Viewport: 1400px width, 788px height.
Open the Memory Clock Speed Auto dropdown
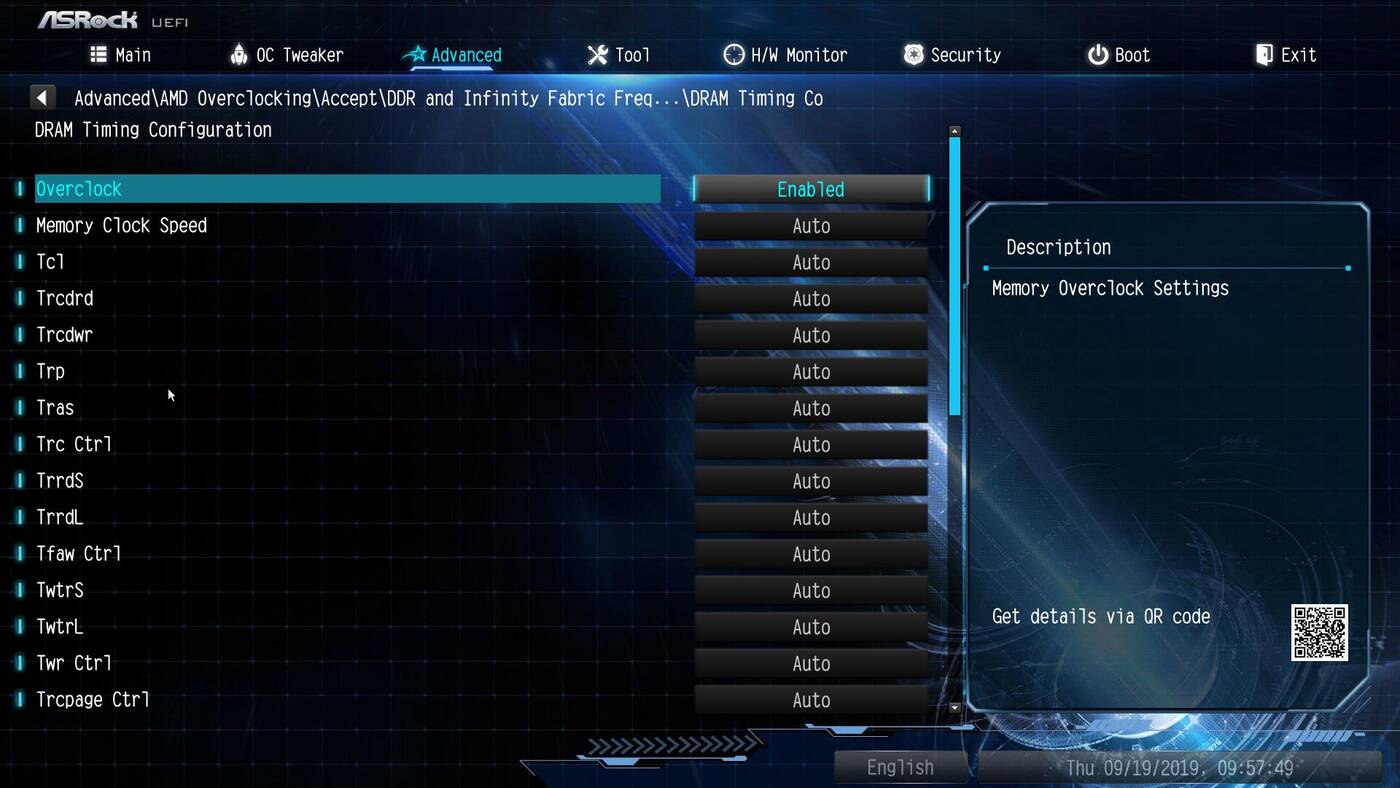click(x=811, y=226)
